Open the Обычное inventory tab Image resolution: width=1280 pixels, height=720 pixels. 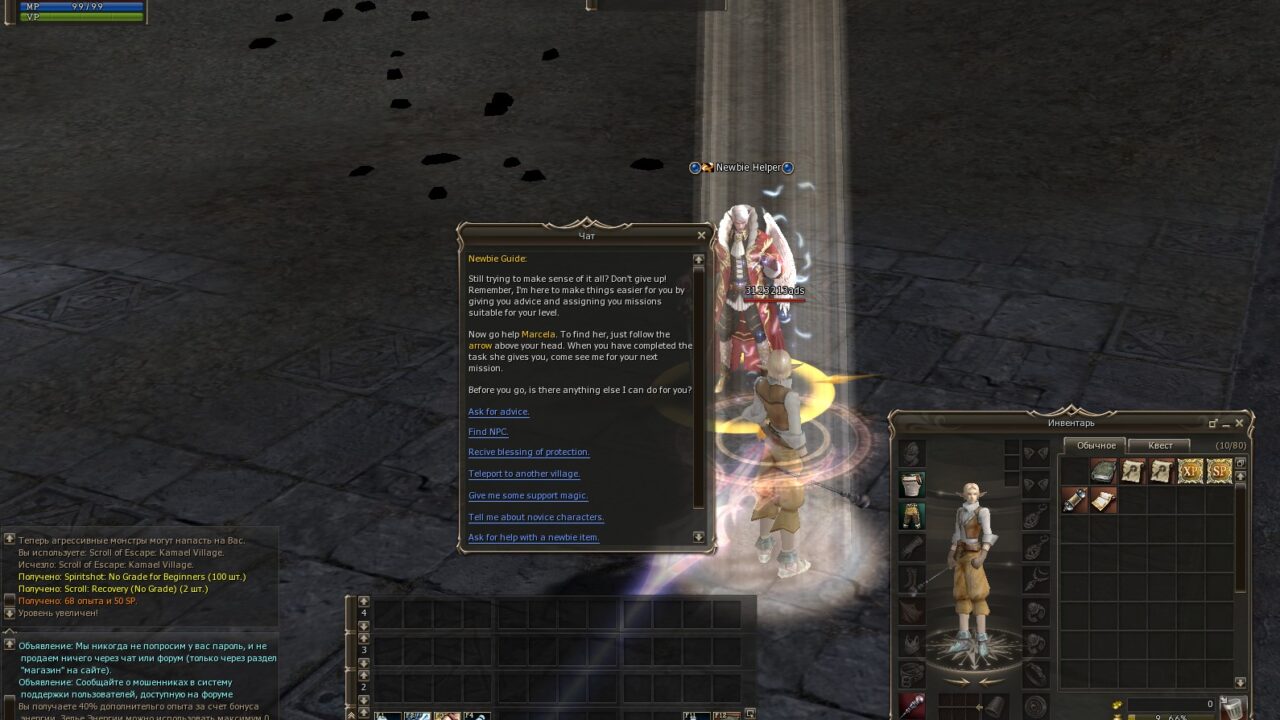[1095, 445]
